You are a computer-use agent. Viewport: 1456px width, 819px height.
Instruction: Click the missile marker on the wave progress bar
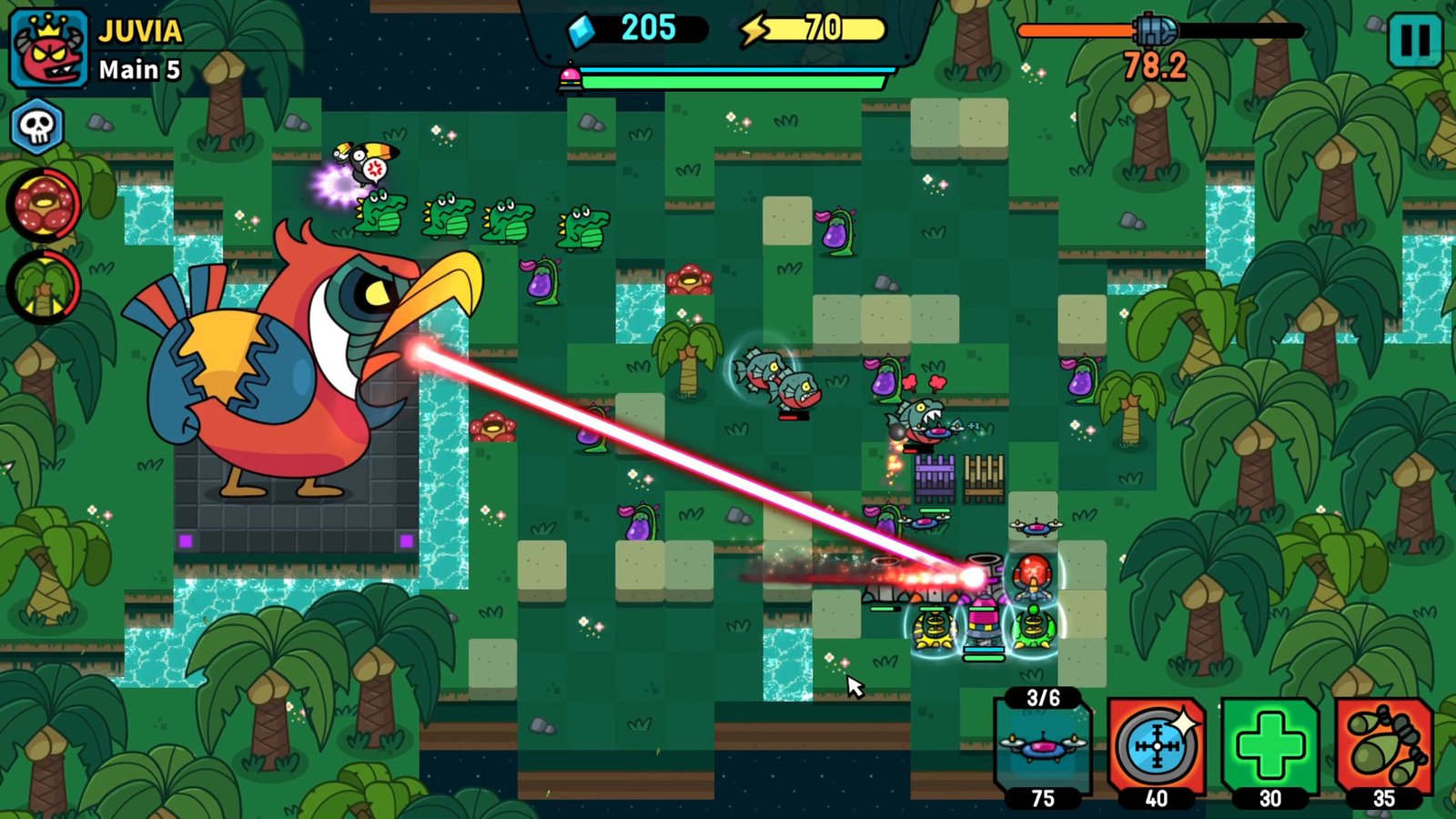(x=1154, y=27)
